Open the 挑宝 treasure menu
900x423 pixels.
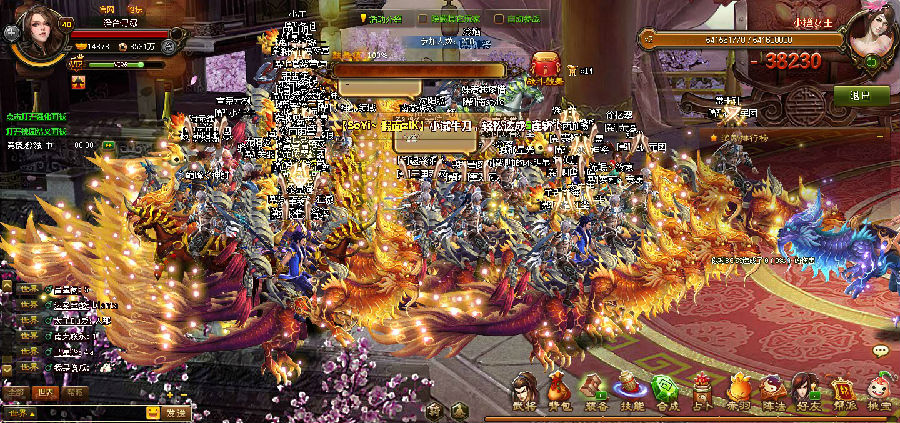(x=877, y=390)
